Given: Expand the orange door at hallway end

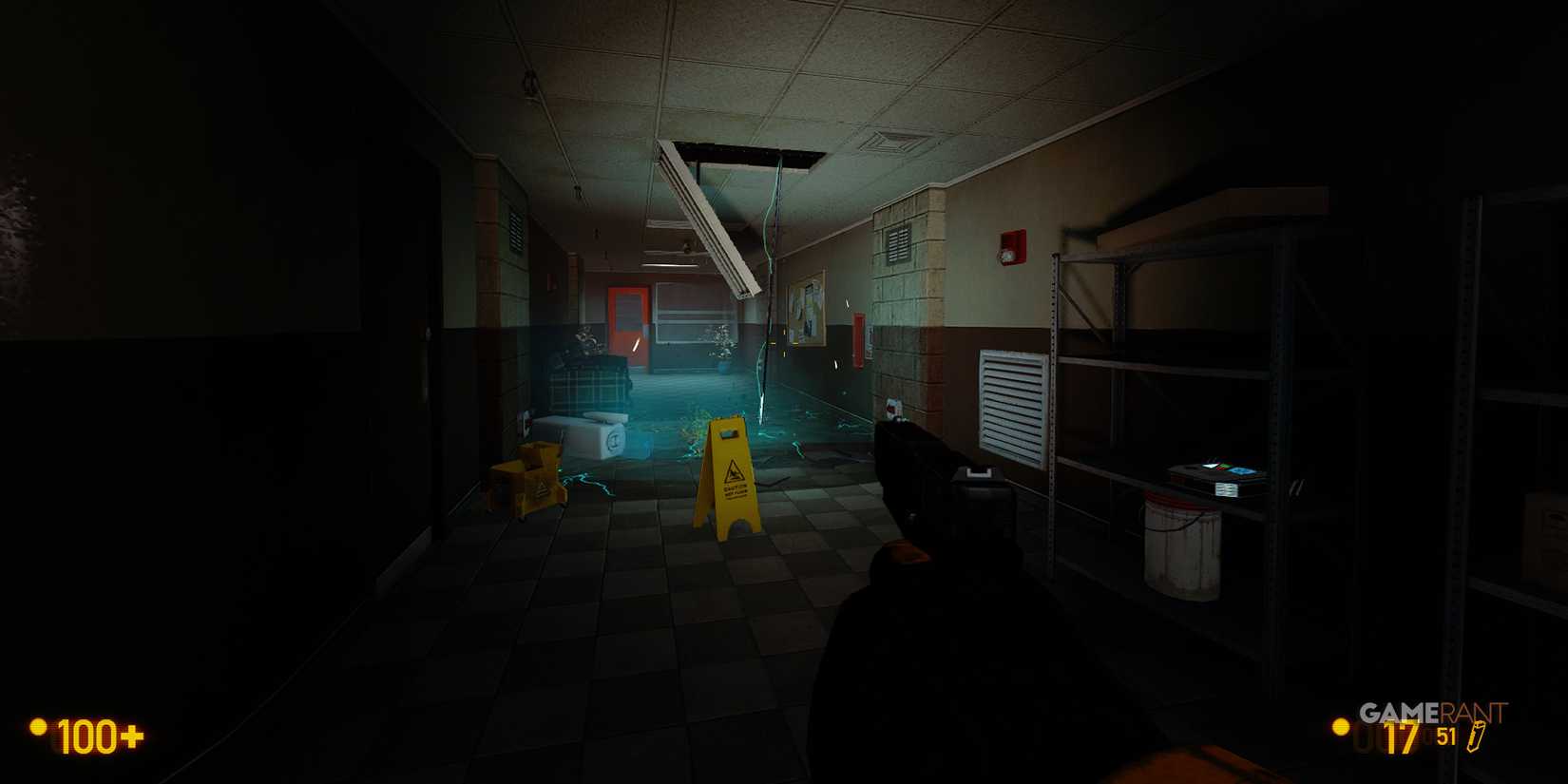Looking at the screenshot, I should [x=627, y=323].
